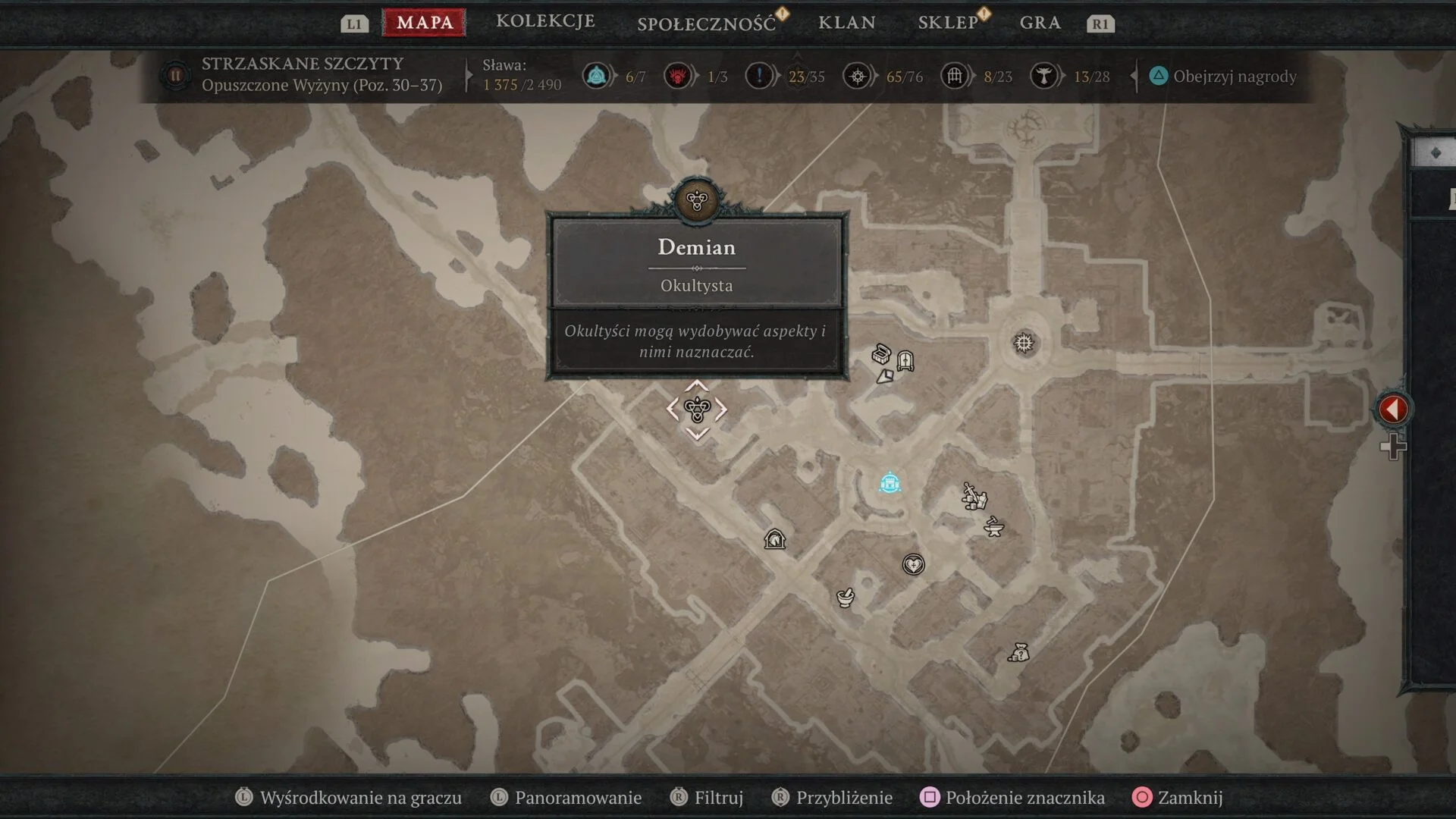Open the SPOŁECZNOŚĆ tab
Viewport: 1456px width, 819px height.
706,24
